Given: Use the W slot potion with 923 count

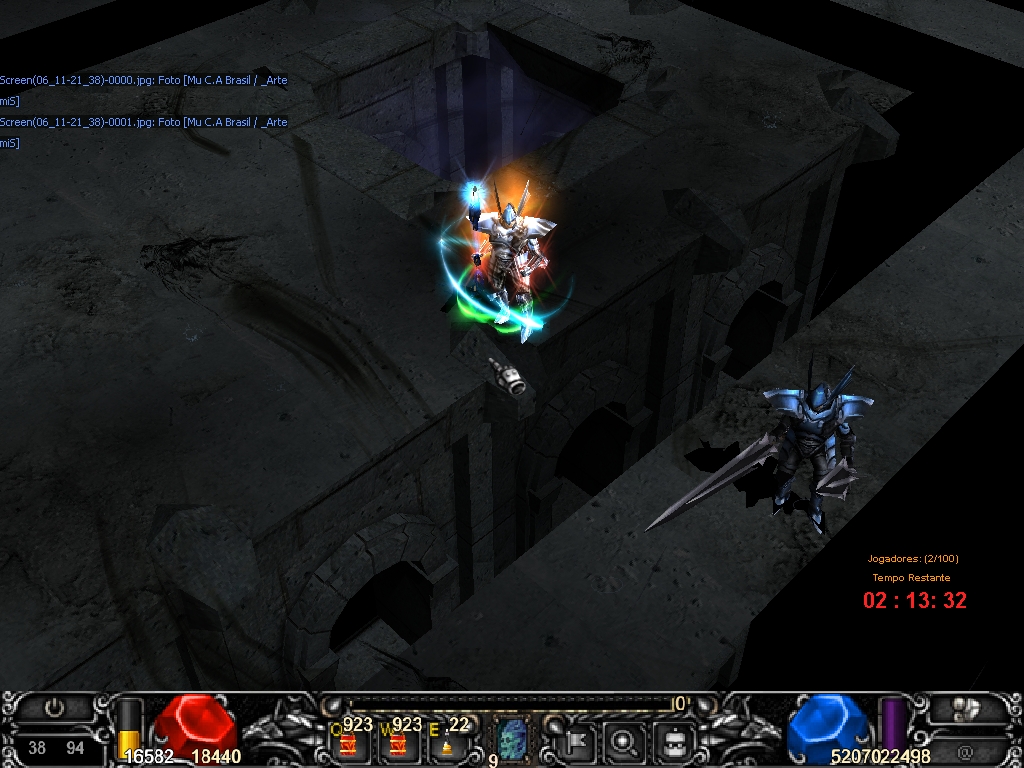Looking at the screenshot, I should point(398,743).
